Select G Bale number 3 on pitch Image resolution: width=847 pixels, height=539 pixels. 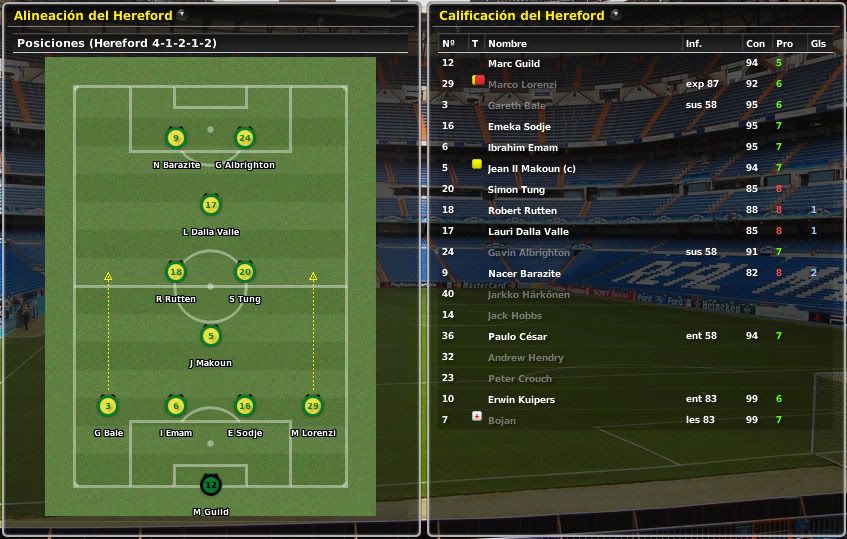[x=108, y=406]
